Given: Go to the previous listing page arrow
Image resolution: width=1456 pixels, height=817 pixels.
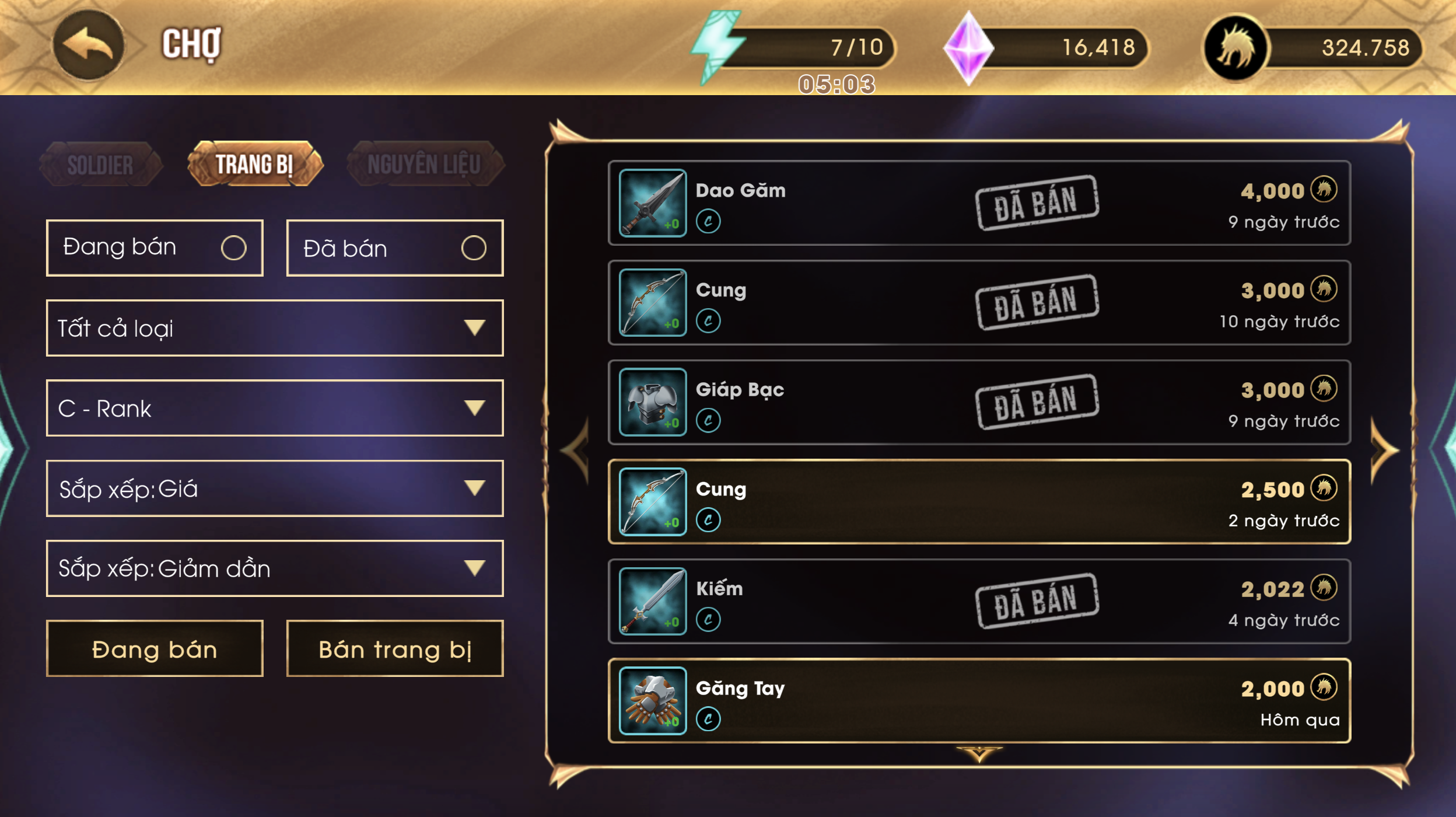Looking at the screenshot, I should [x=576, y=451].
